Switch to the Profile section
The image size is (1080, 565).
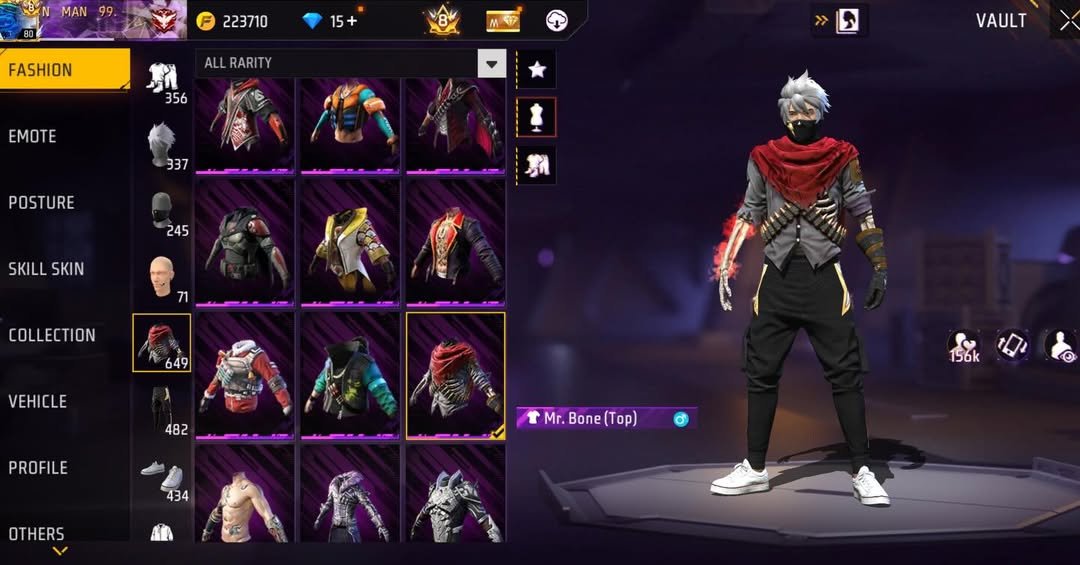coord(38,467)
